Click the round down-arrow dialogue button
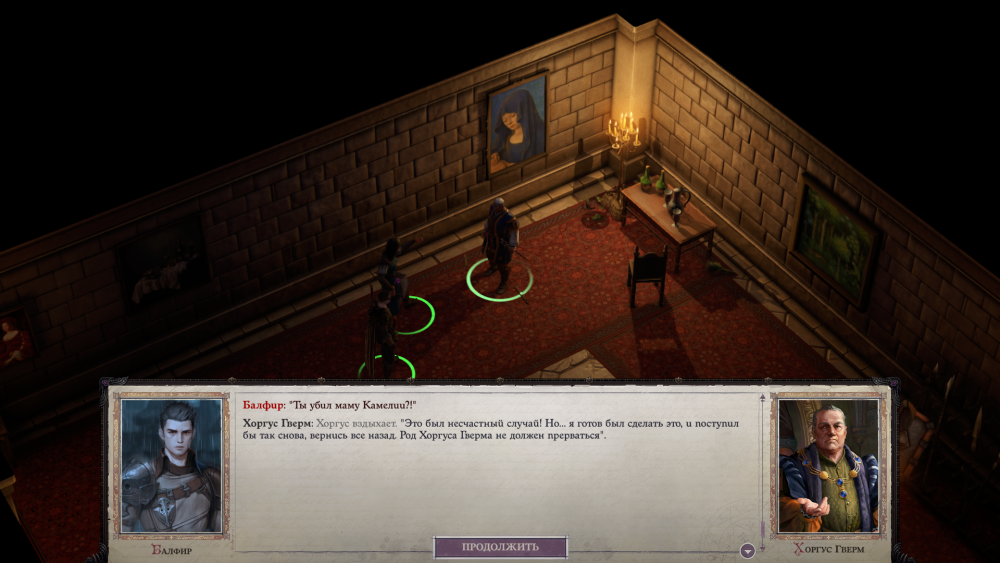 pyautogui.click(x=747, y=550)
